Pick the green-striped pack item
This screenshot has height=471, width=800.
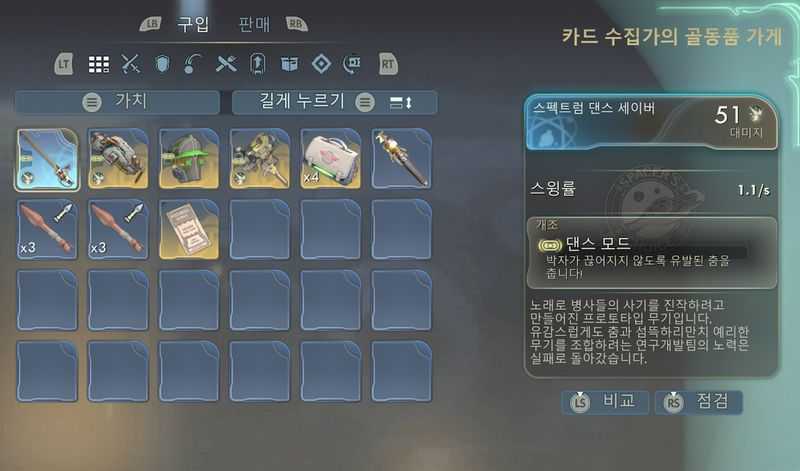click(189, 158)
